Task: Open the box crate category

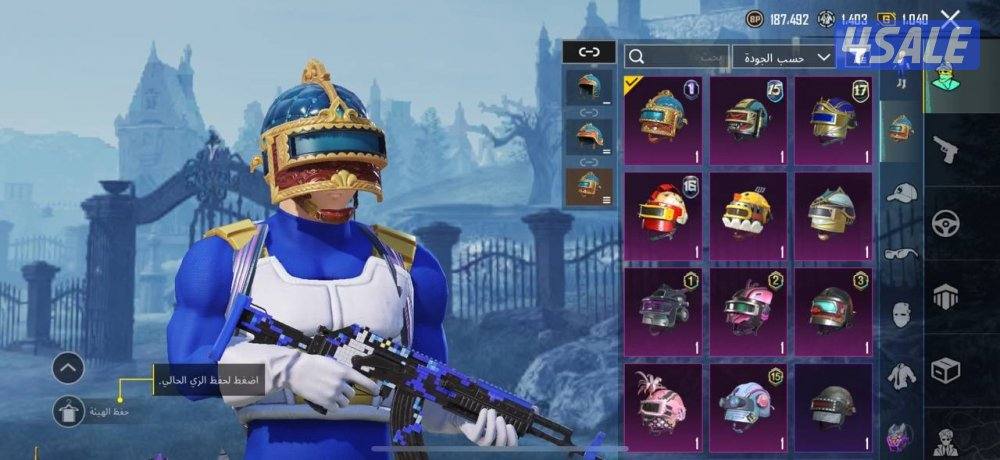Action: tap(944, 371)
